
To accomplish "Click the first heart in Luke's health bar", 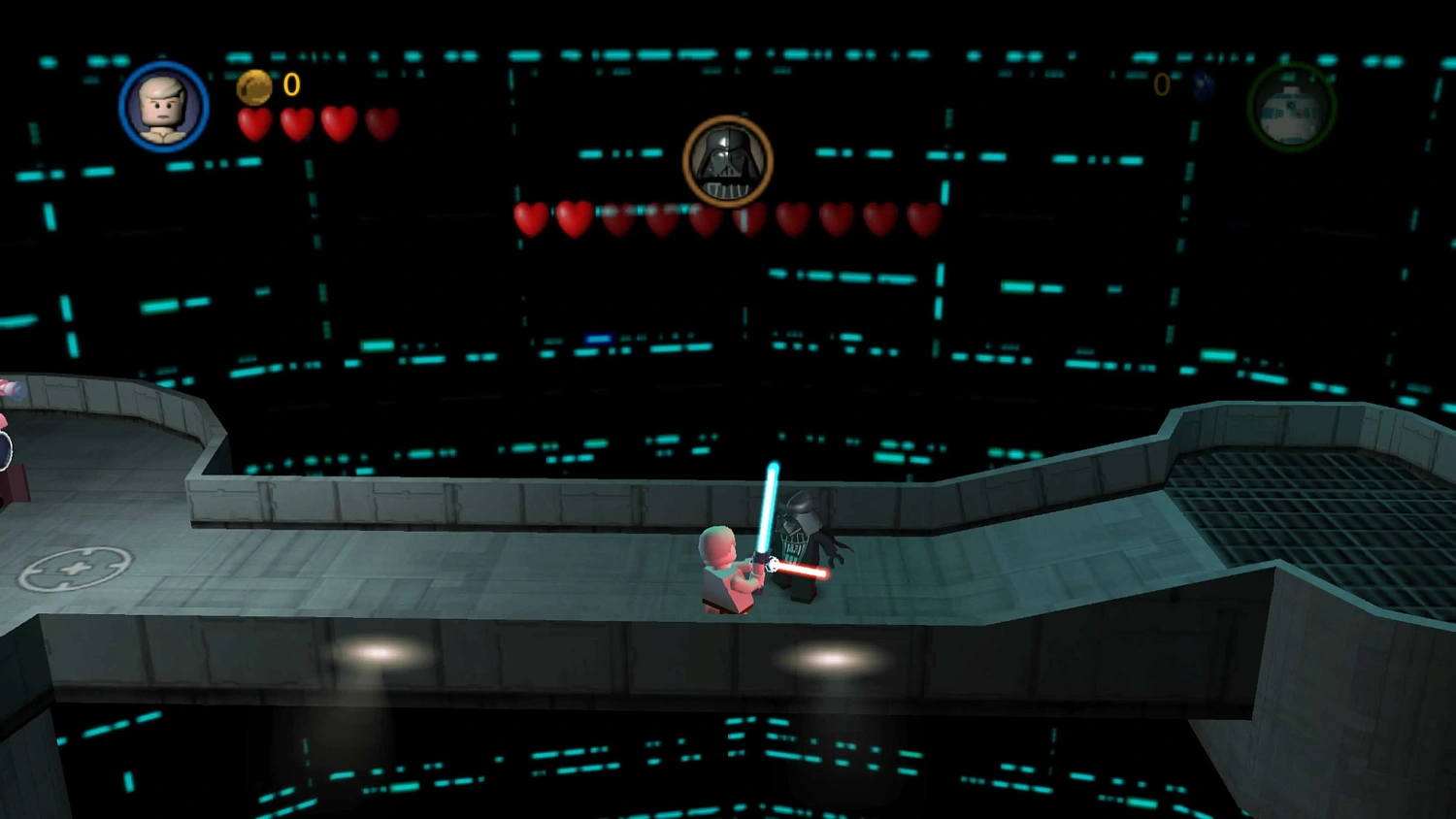I will (254, 125).
